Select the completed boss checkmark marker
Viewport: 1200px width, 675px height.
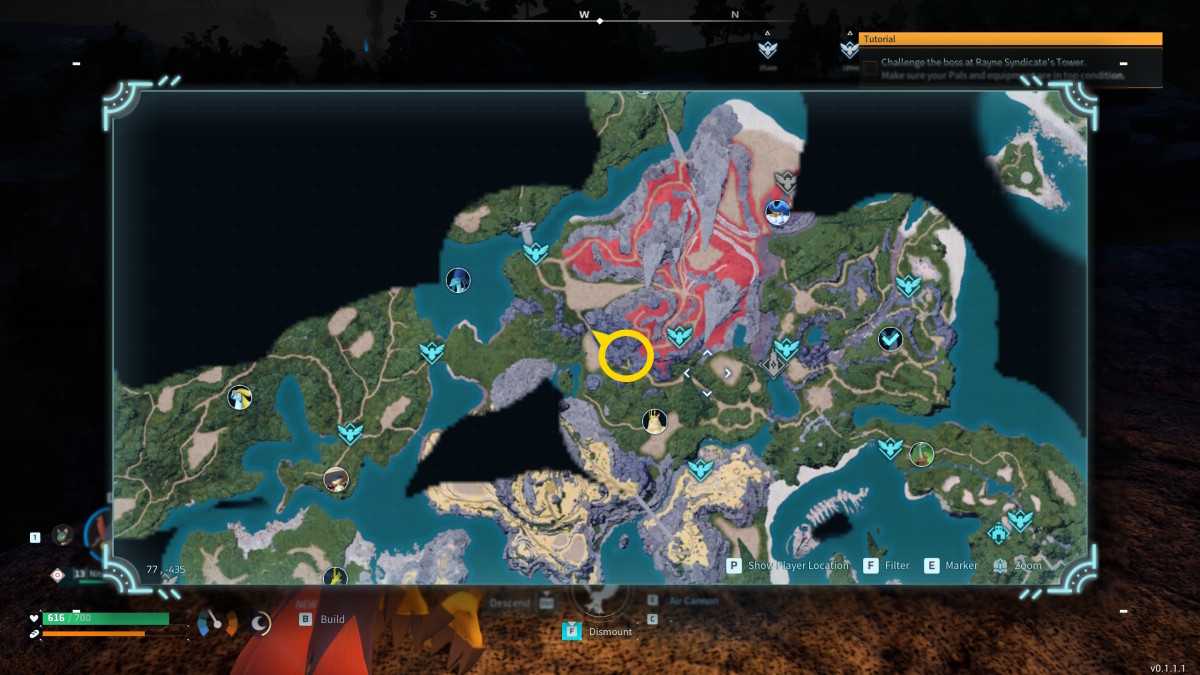click(890, 340)
